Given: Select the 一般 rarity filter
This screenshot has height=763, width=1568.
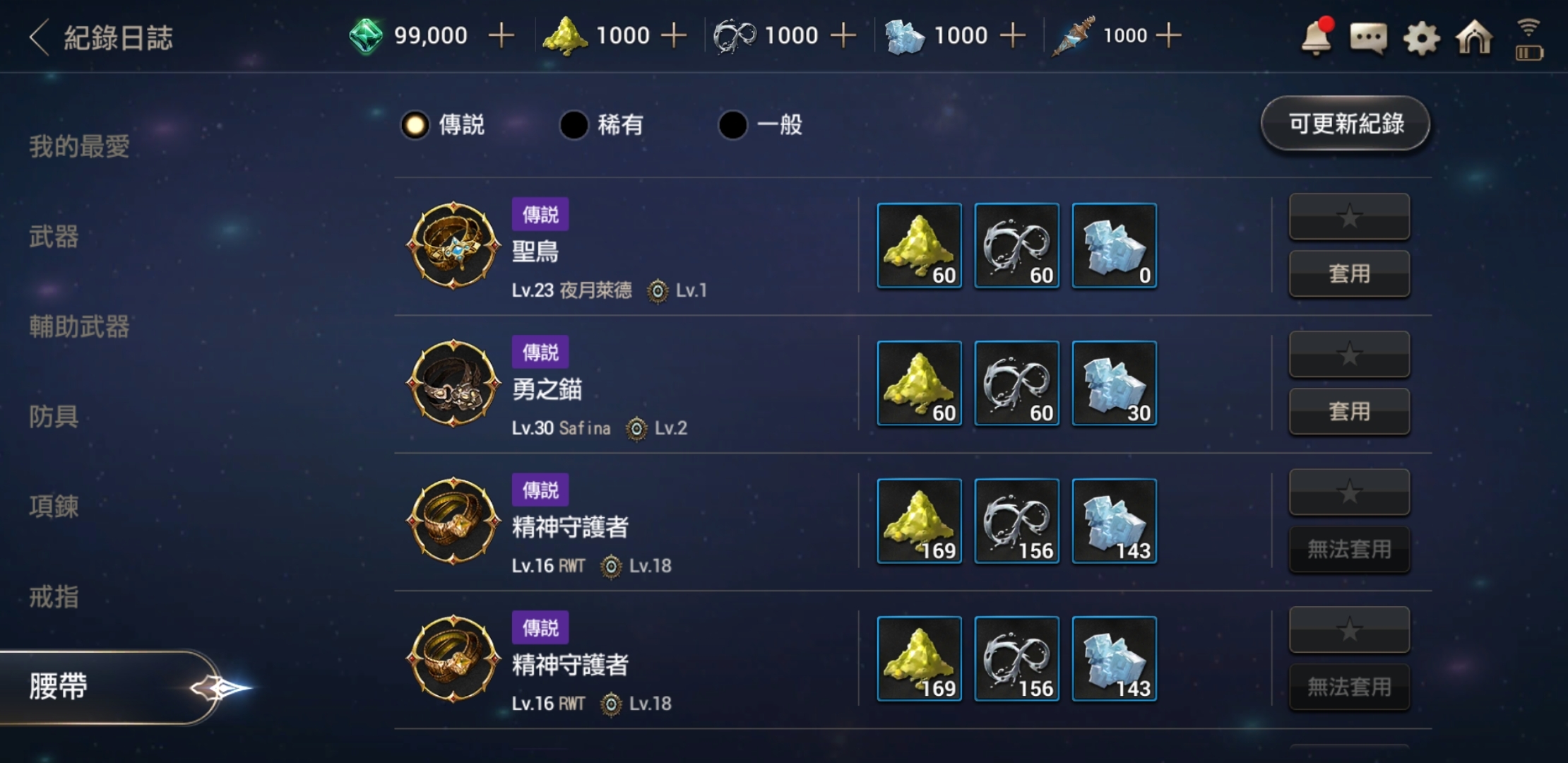Looking at the screenshot, I should pos(735,124).
